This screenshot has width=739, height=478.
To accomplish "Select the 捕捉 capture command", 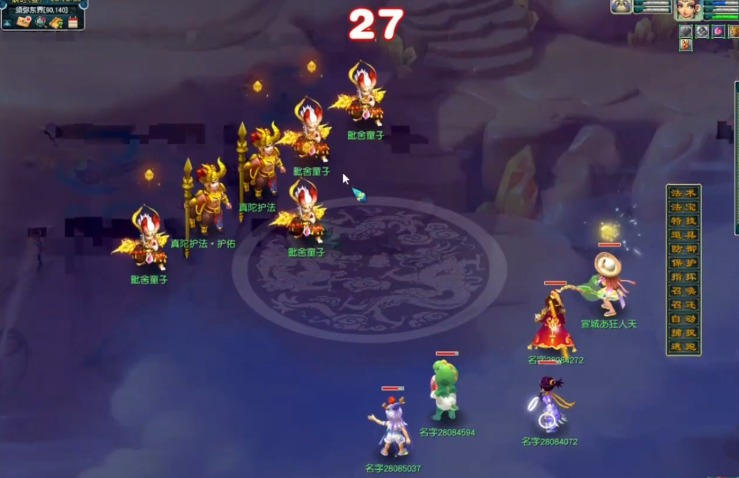I will (684, 333).
